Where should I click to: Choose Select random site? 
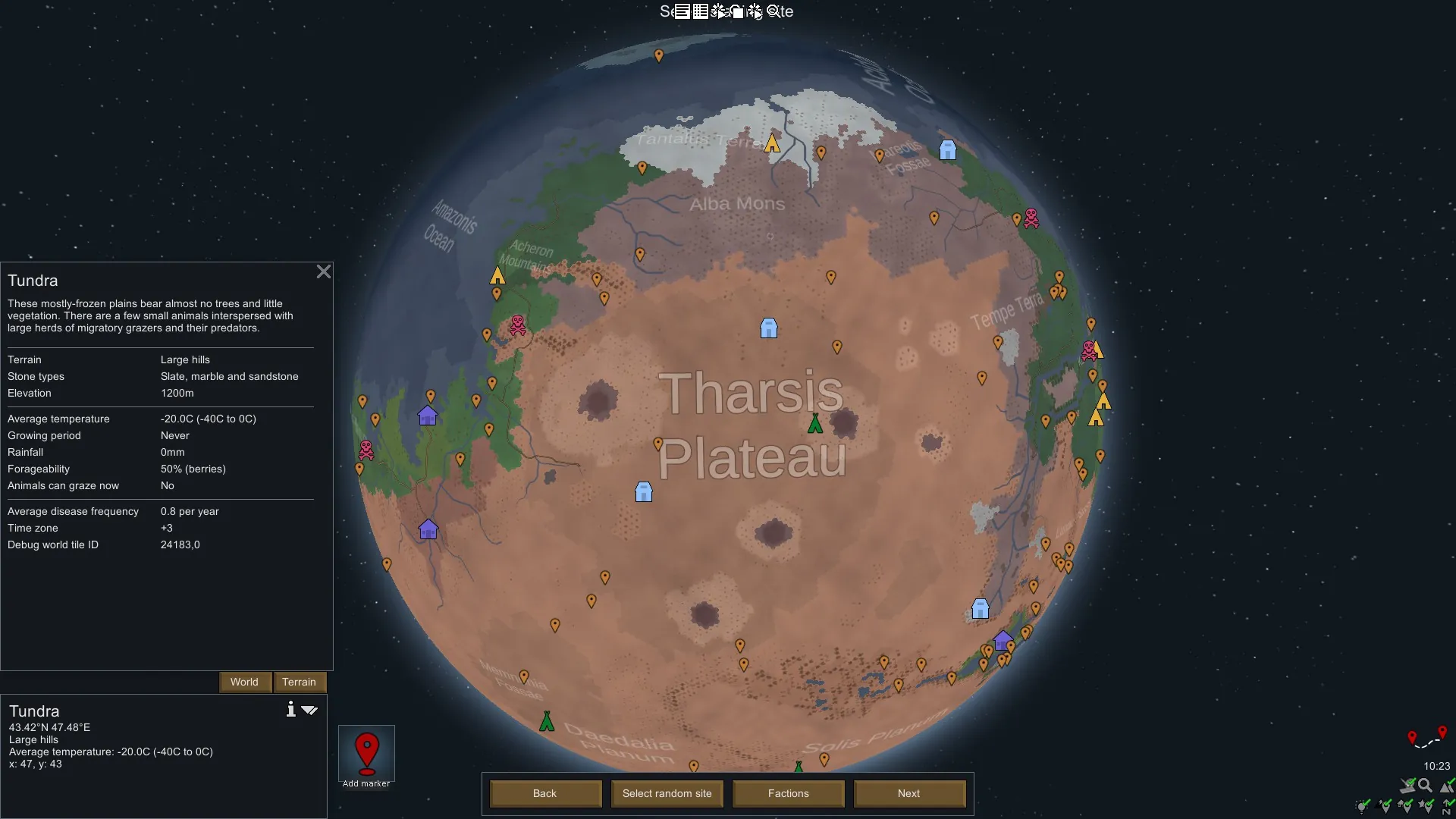[667, 793]
